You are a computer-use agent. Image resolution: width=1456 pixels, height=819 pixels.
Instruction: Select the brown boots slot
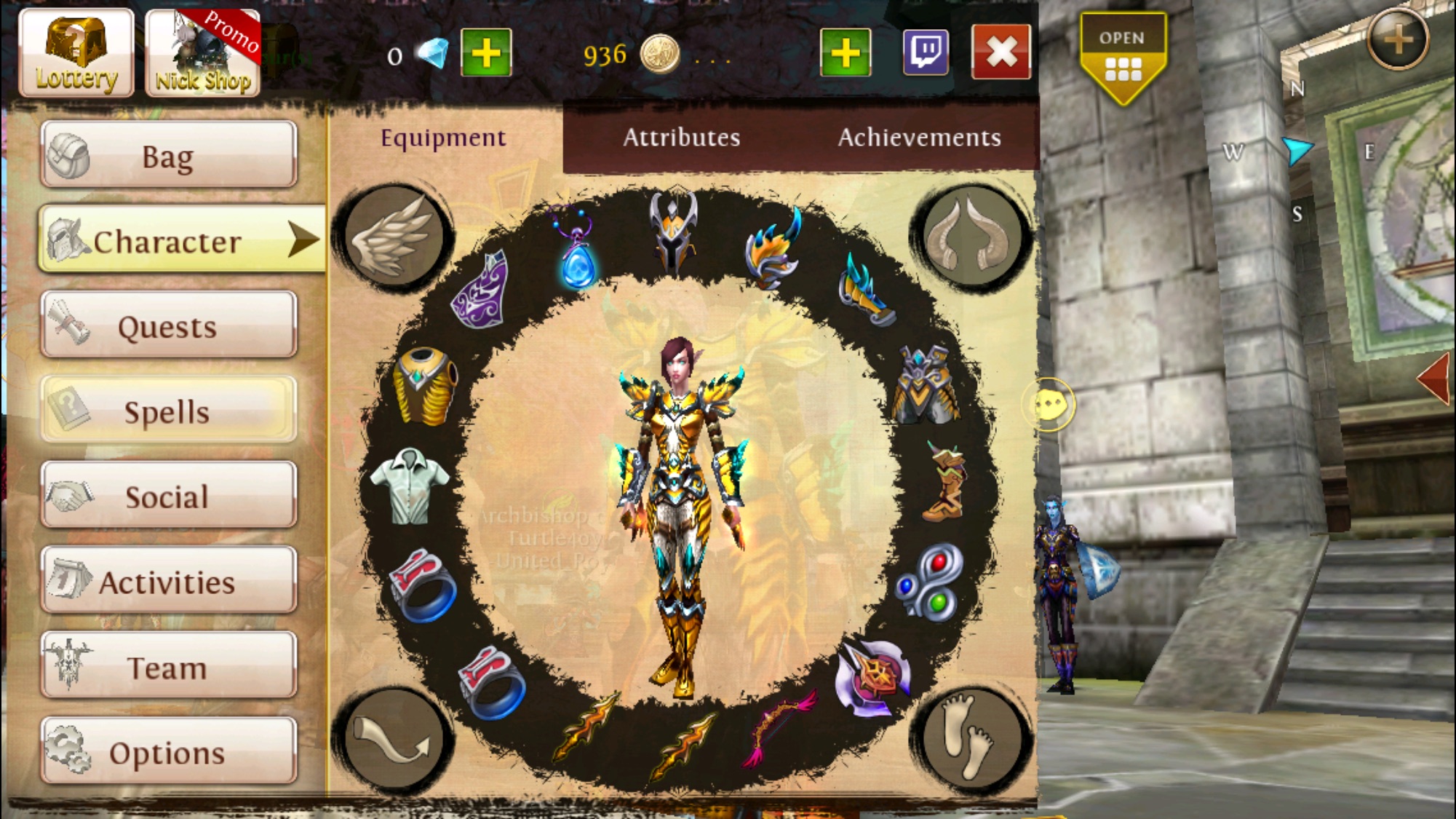[x=944, y=483]
